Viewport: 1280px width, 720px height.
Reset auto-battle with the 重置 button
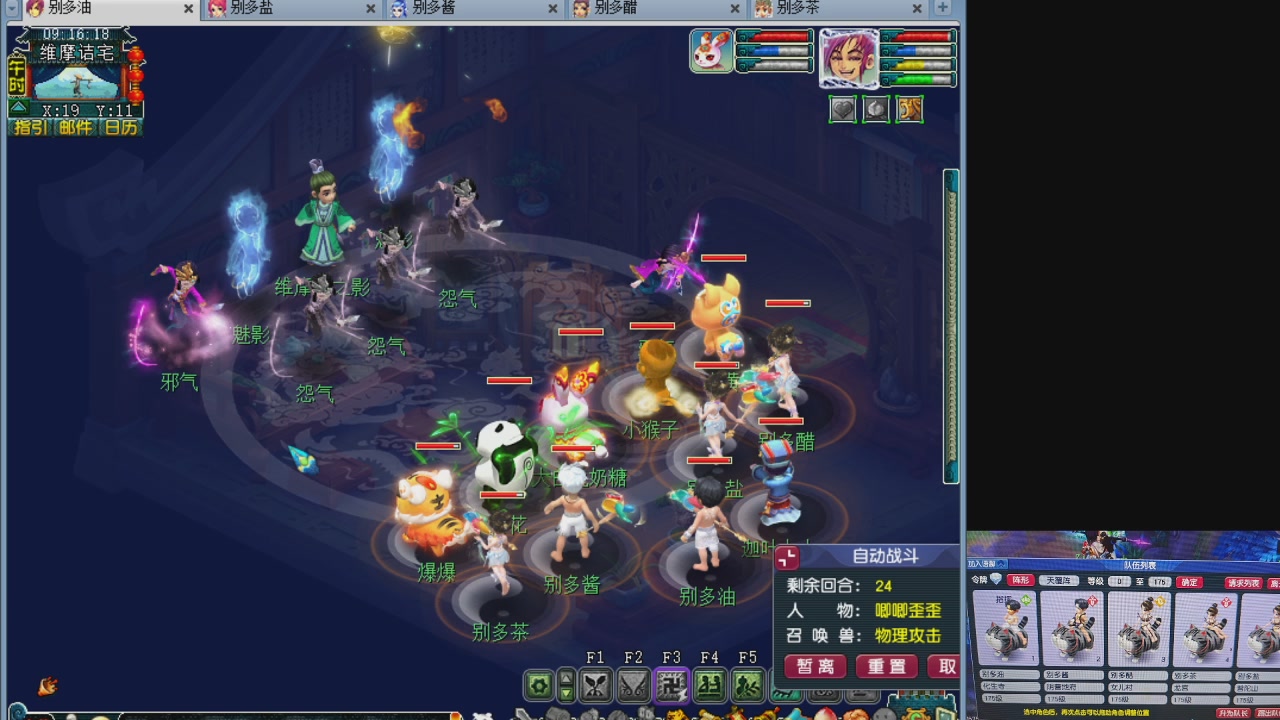point(886,667)
